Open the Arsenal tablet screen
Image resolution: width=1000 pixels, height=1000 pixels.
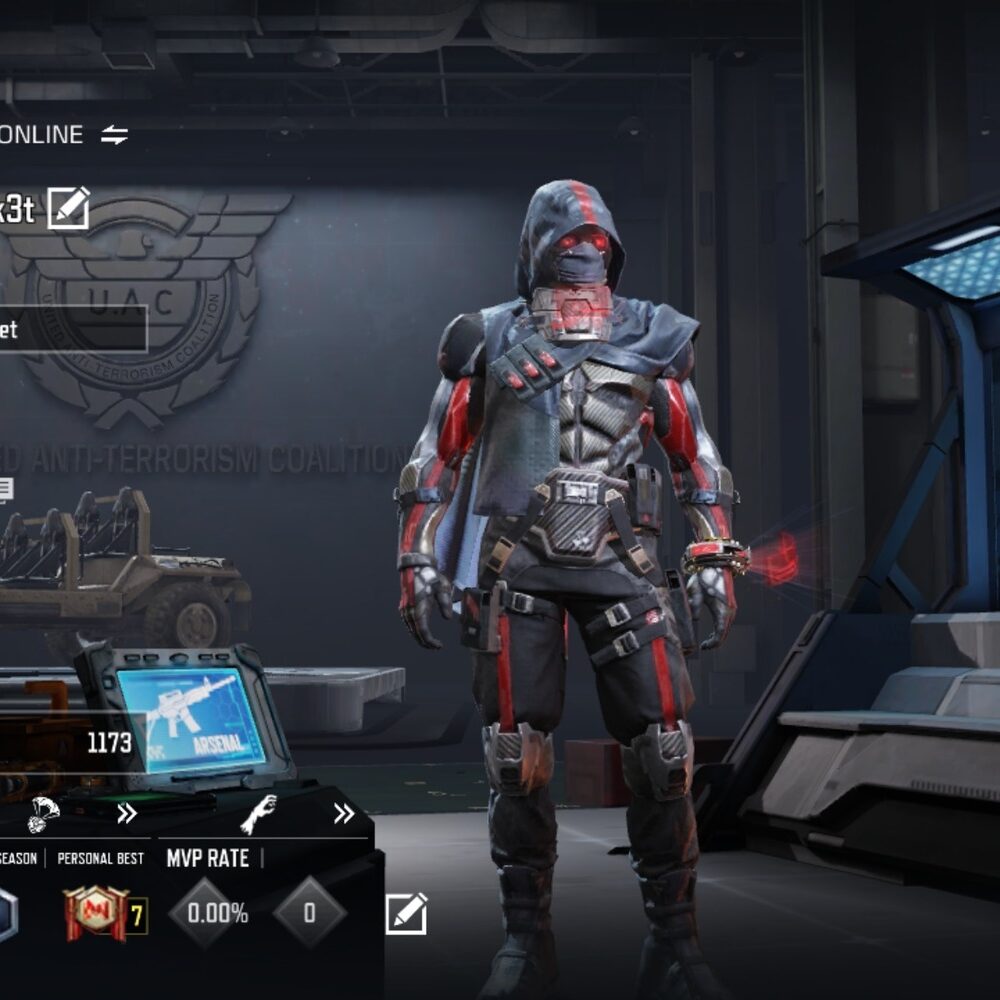[190, 719]
